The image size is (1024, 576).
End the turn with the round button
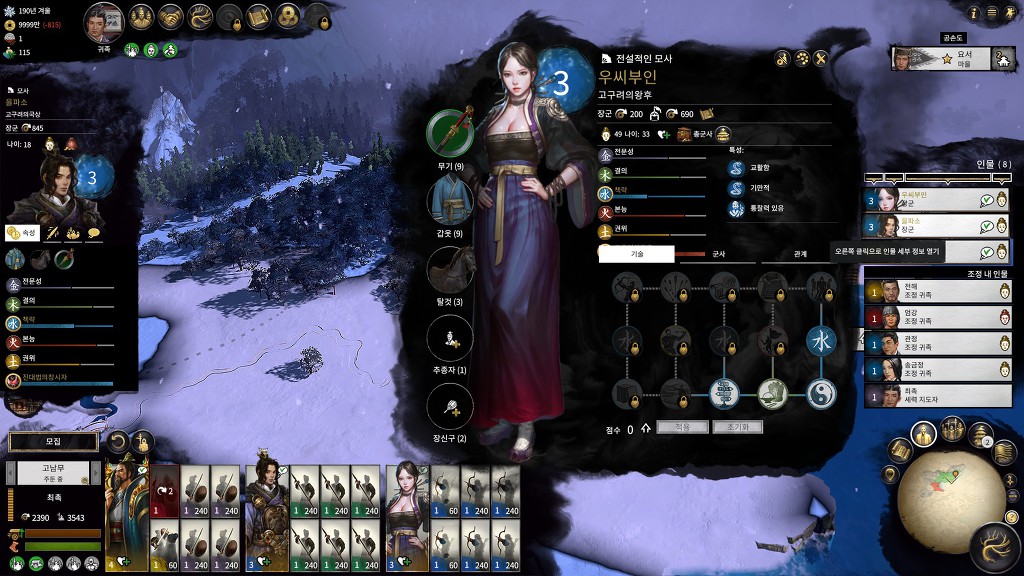995,547
